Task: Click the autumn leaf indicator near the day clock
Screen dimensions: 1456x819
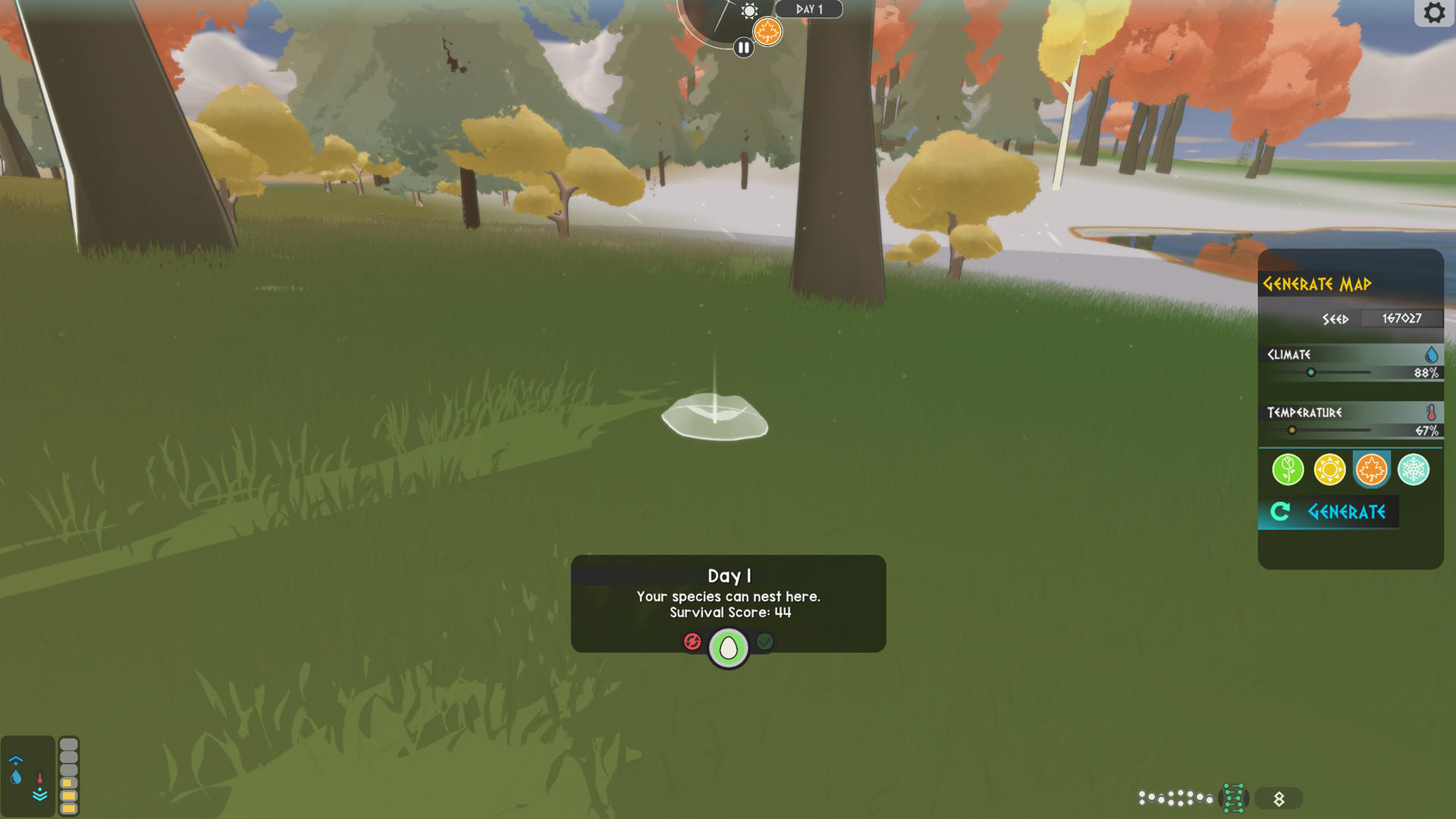Action: [x=768, y=33]
